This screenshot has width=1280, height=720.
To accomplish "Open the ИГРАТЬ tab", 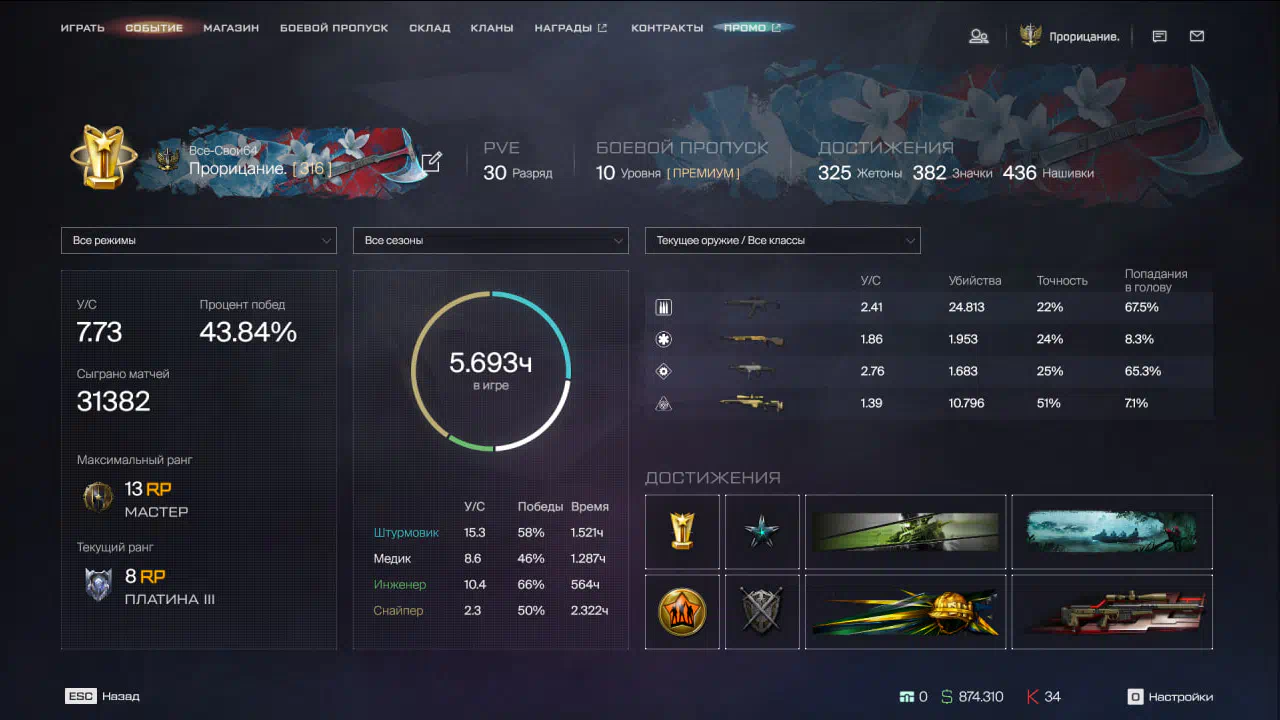I will 82,28.
